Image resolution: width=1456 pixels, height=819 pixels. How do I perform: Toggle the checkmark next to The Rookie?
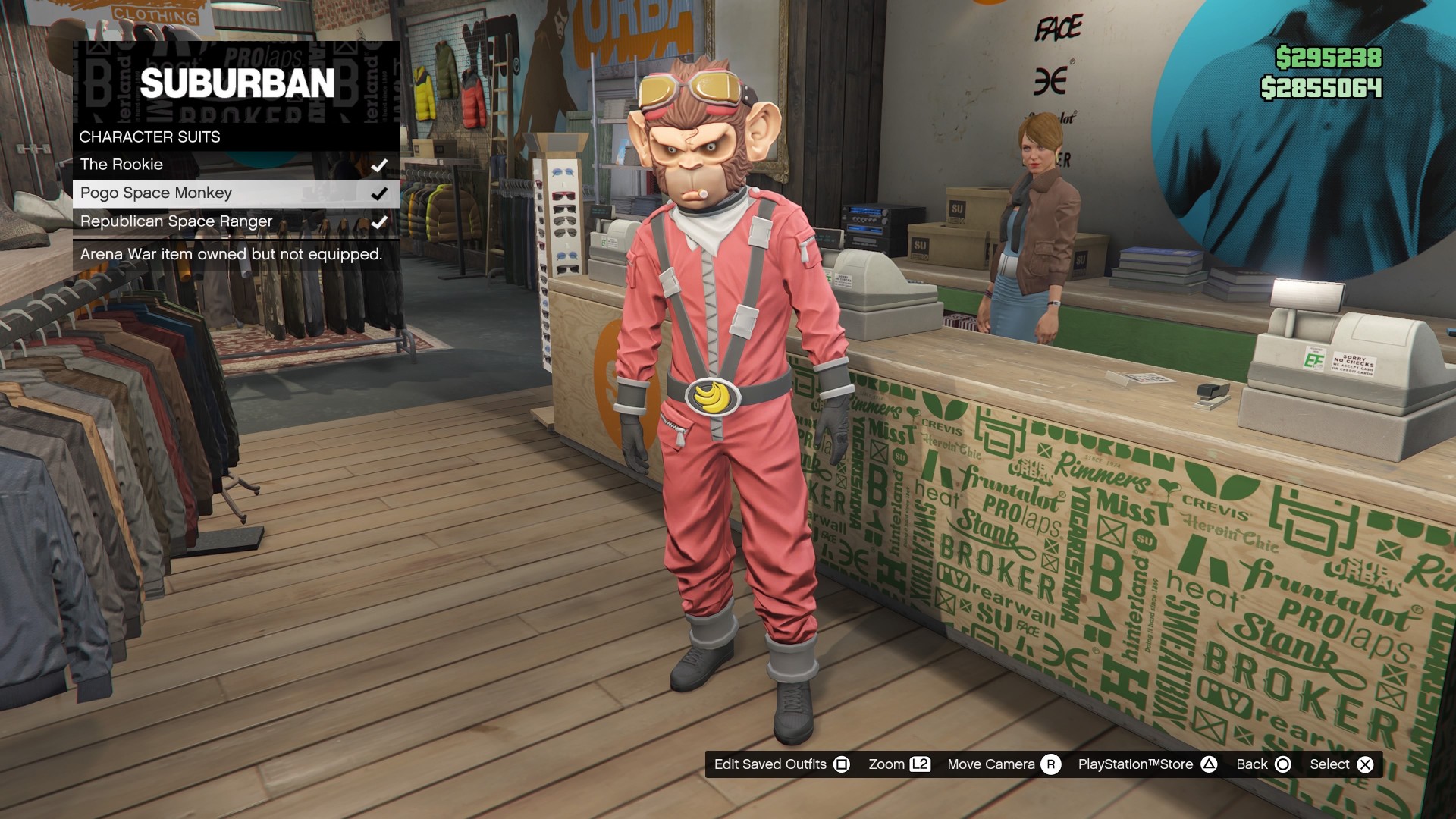pos(381,164)
